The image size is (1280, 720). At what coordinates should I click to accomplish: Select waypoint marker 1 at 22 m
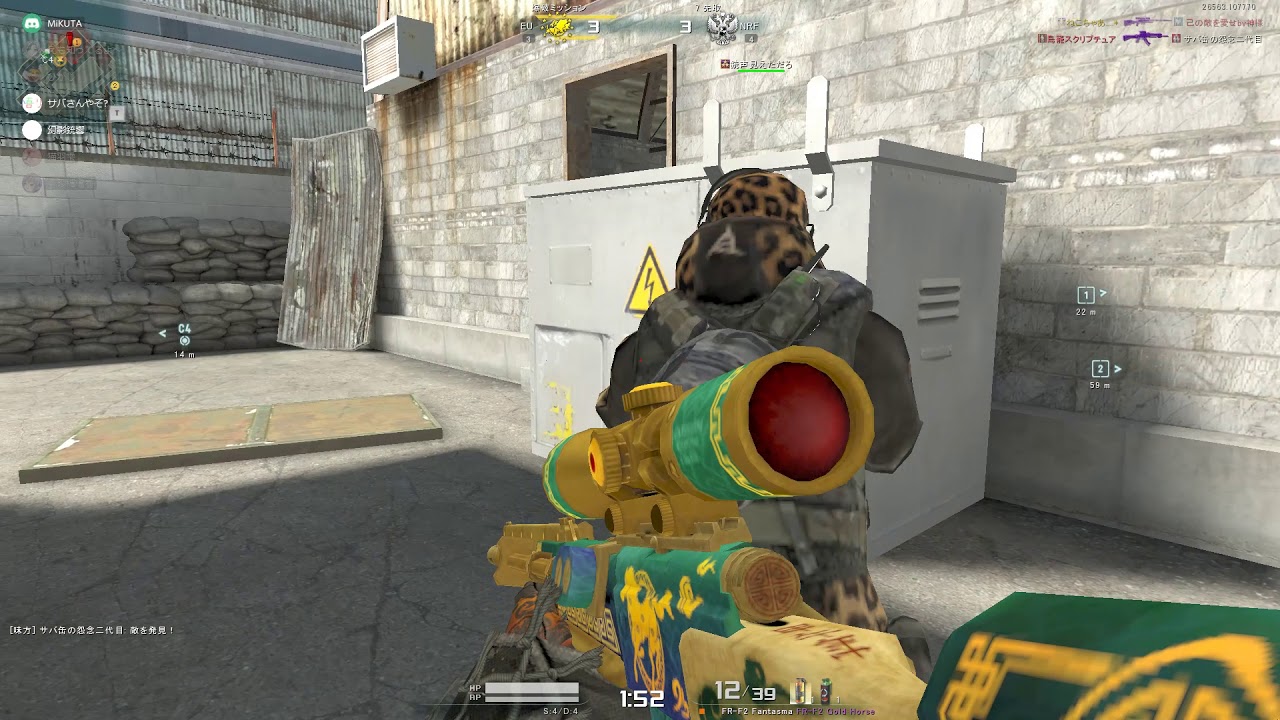tap(1085, 295)
